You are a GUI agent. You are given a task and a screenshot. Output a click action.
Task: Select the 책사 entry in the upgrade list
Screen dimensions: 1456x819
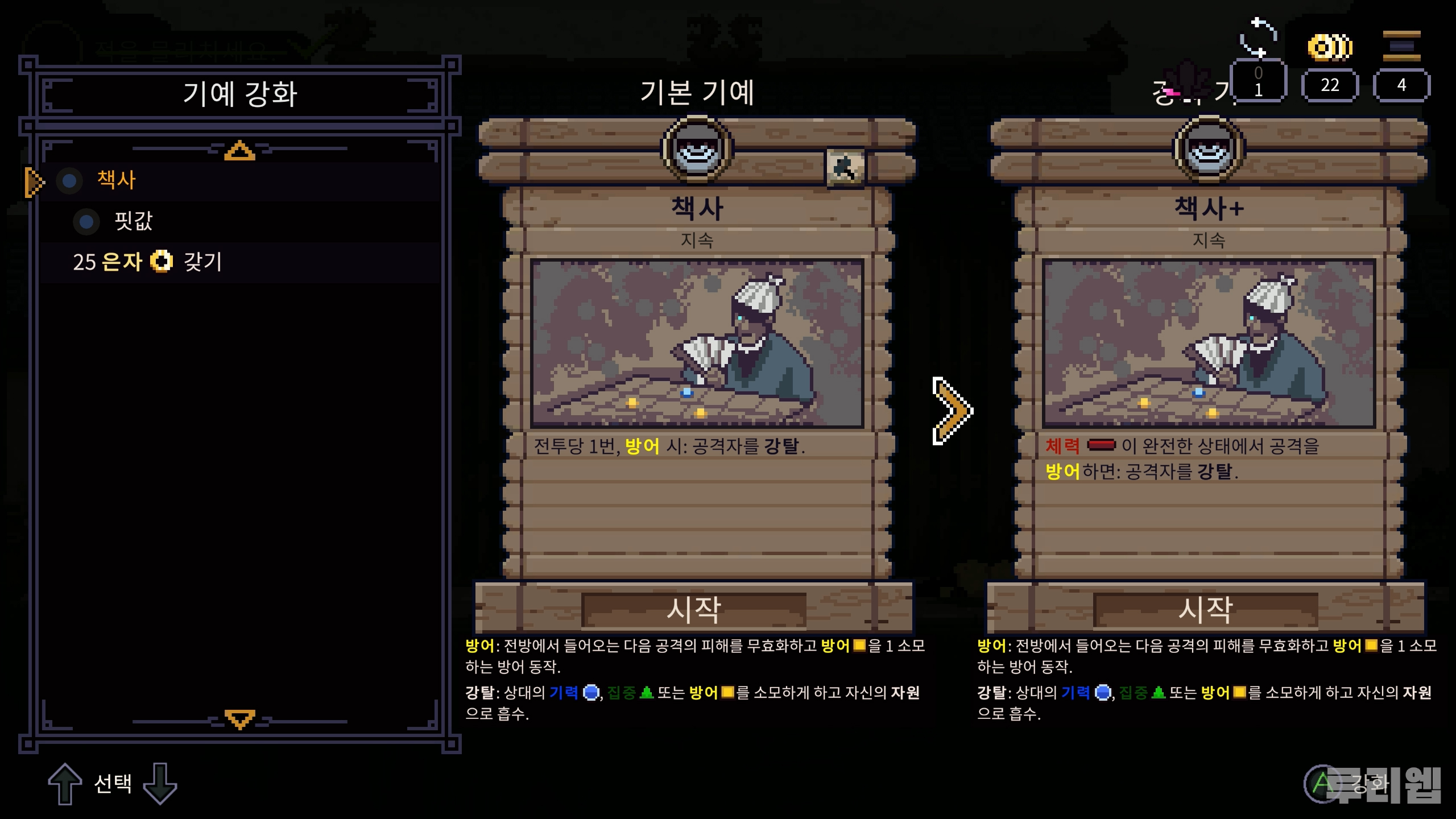click(117, 180)
